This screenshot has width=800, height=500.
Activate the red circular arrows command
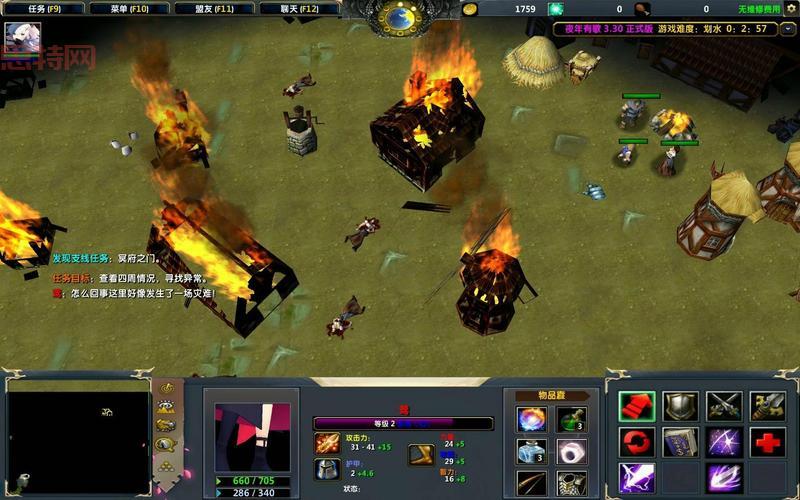637,442
